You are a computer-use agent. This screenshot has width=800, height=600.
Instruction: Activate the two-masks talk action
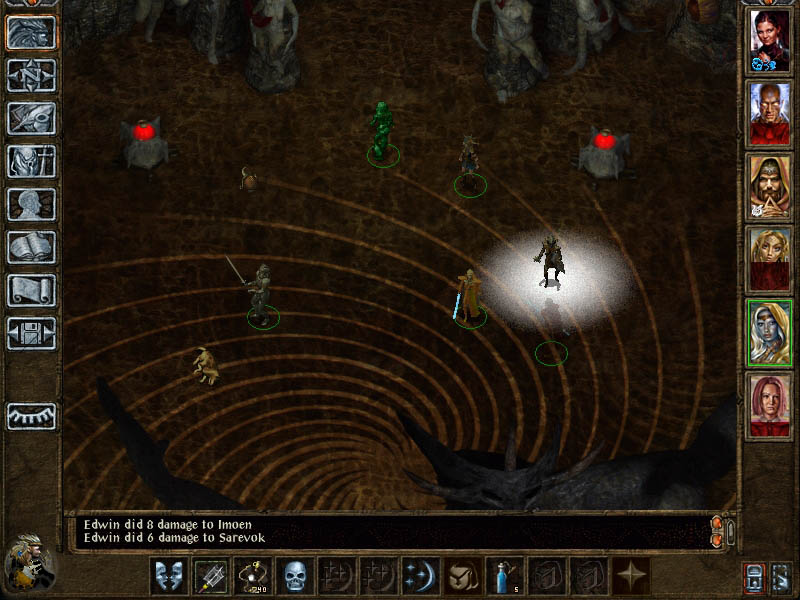pos(169,575)
